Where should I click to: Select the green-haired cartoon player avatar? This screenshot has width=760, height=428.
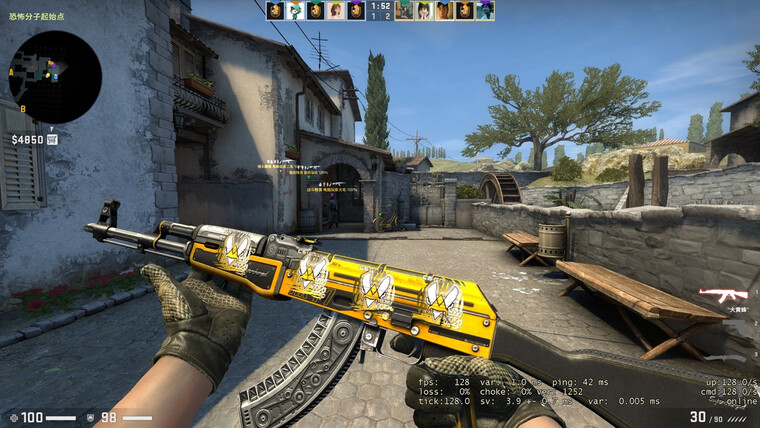pyautogui.click(x=296, y=11)
